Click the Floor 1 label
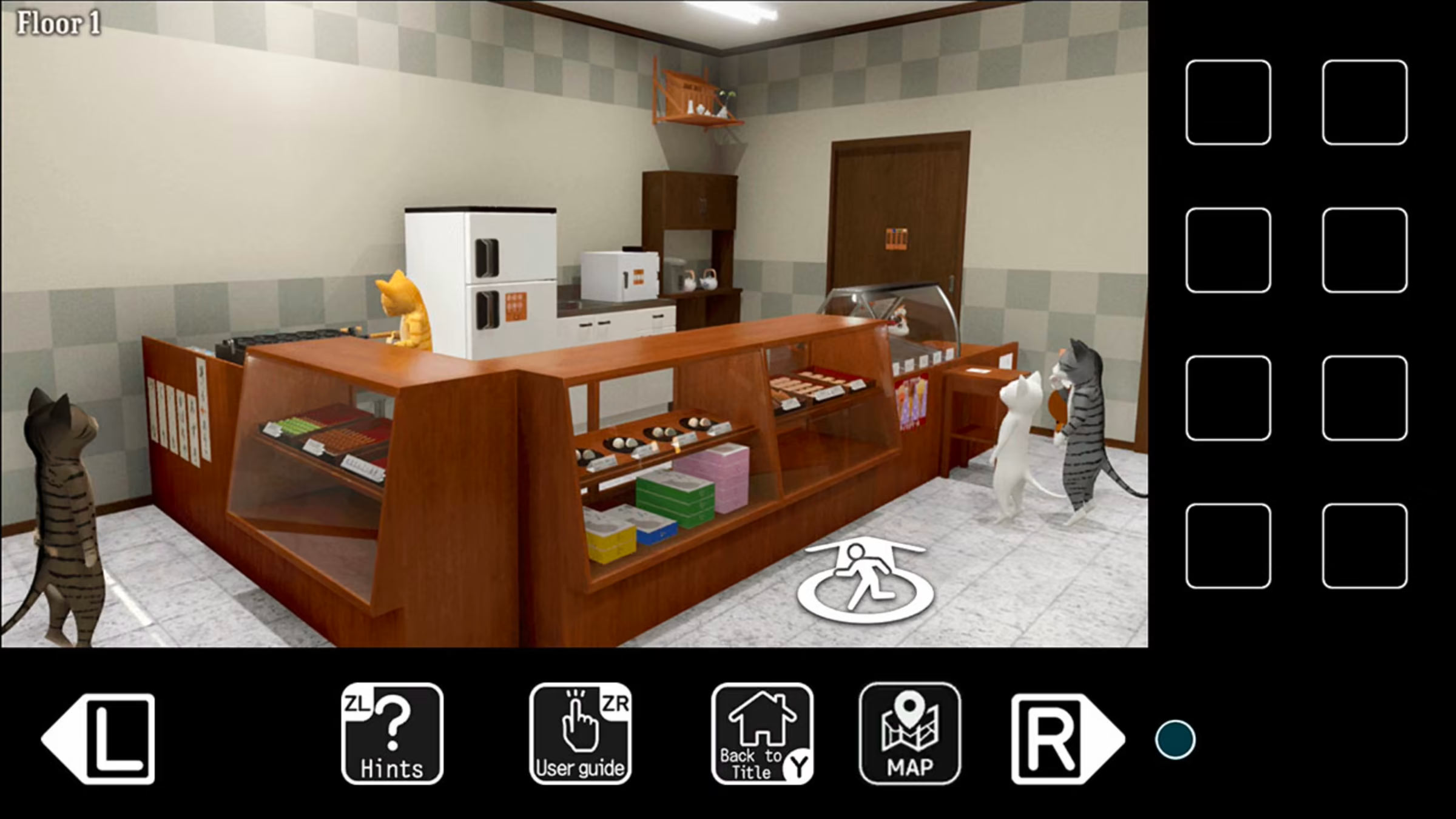Screen dimensions: 1456x819 click(x=58, y=23)
